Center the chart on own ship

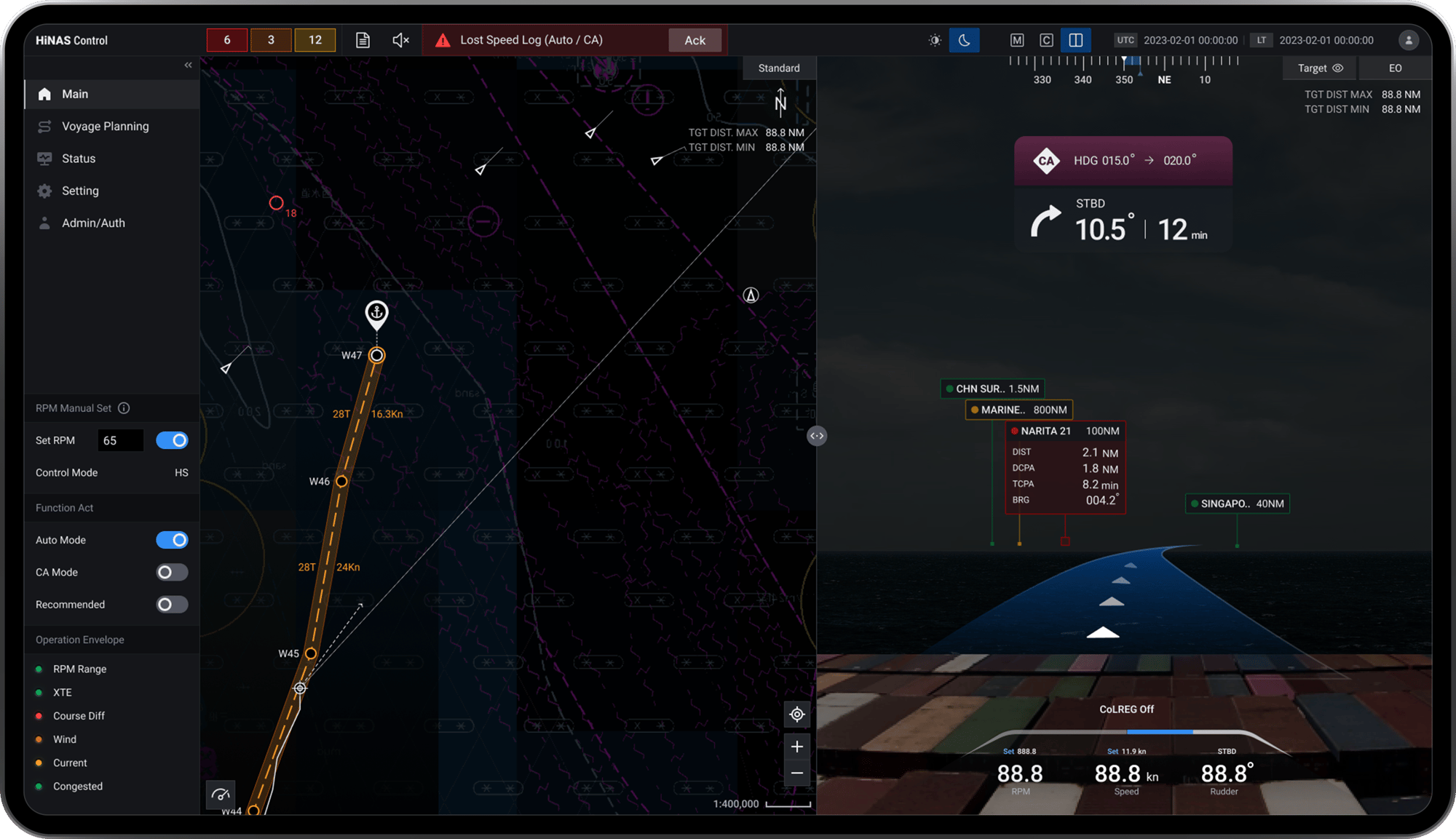pos(796,715)
